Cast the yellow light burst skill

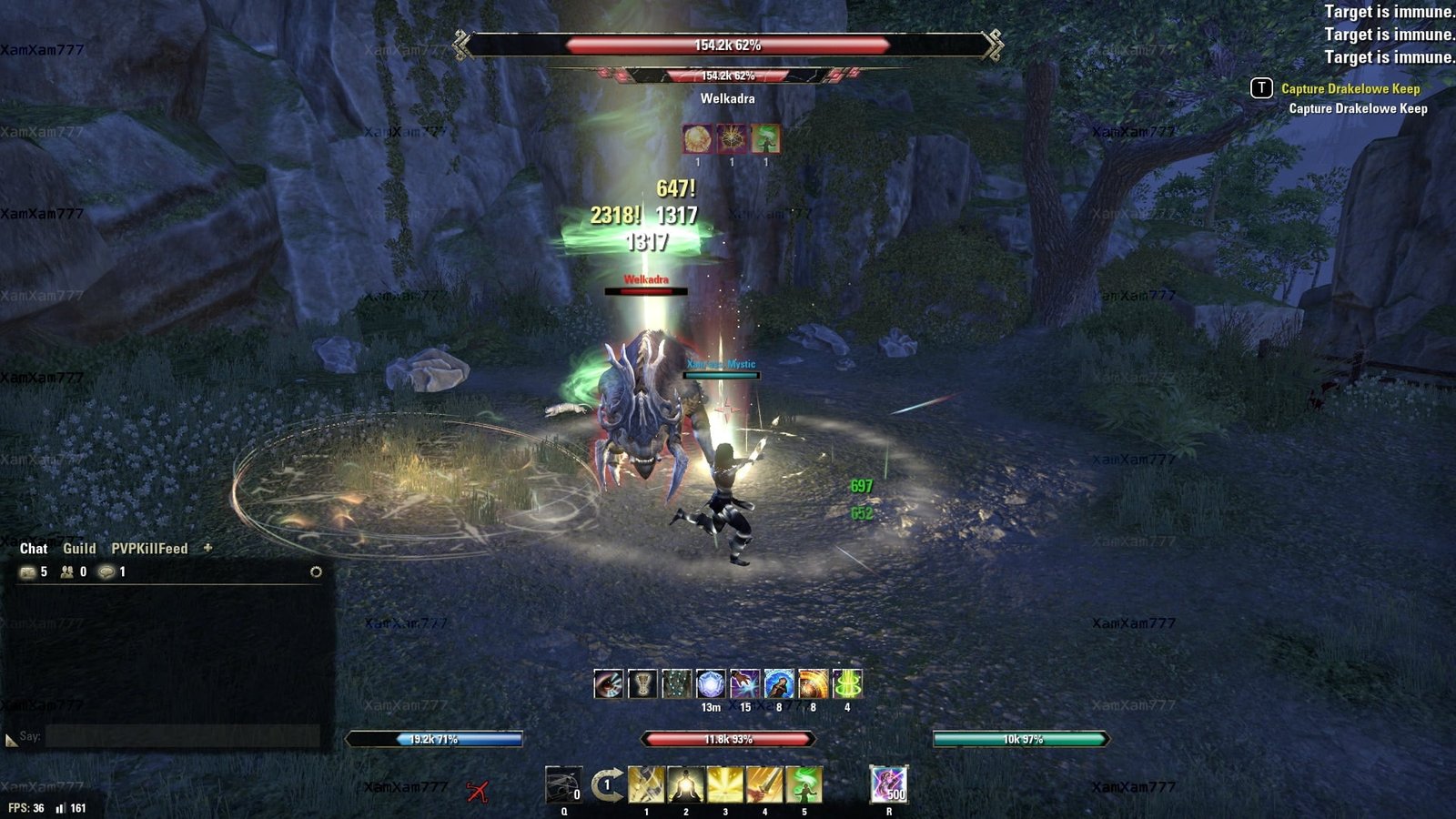click(x=725, y=784)
